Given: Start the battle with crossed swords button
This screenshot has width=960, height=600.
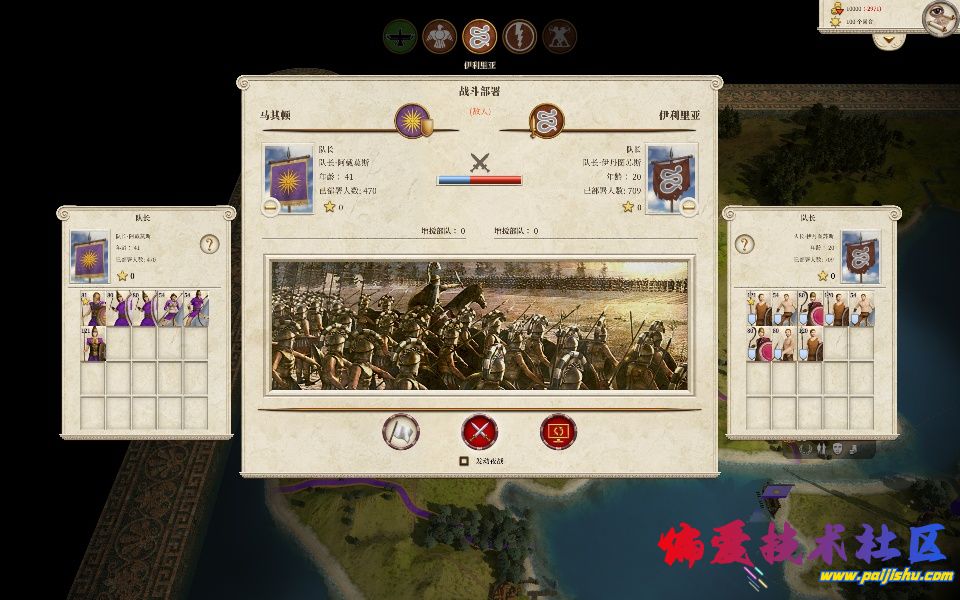Looking at the screenshot, I should 480,431.
